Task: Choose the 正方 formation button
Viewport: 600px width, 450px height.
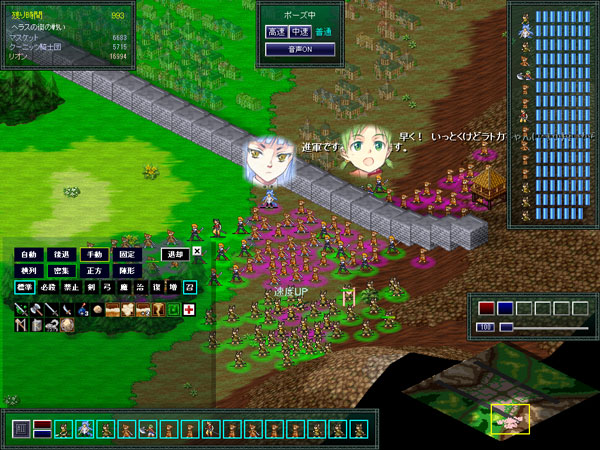Action: (92, 270)
